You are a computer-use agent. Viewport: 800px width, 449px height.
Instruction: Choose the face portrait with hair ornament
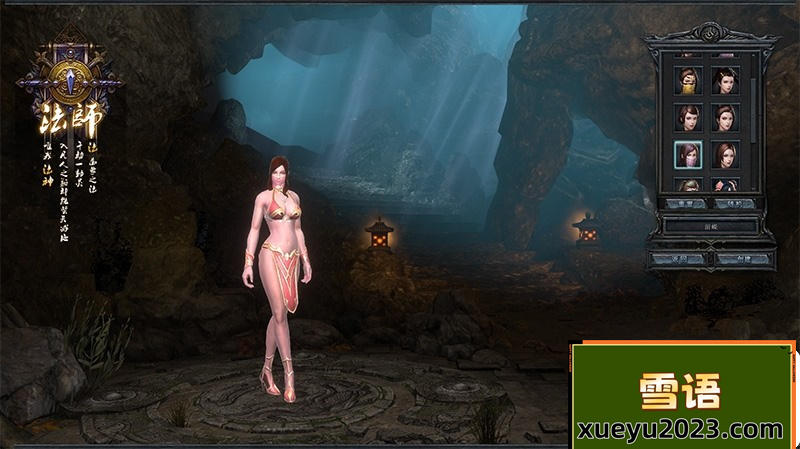point(725,80)
